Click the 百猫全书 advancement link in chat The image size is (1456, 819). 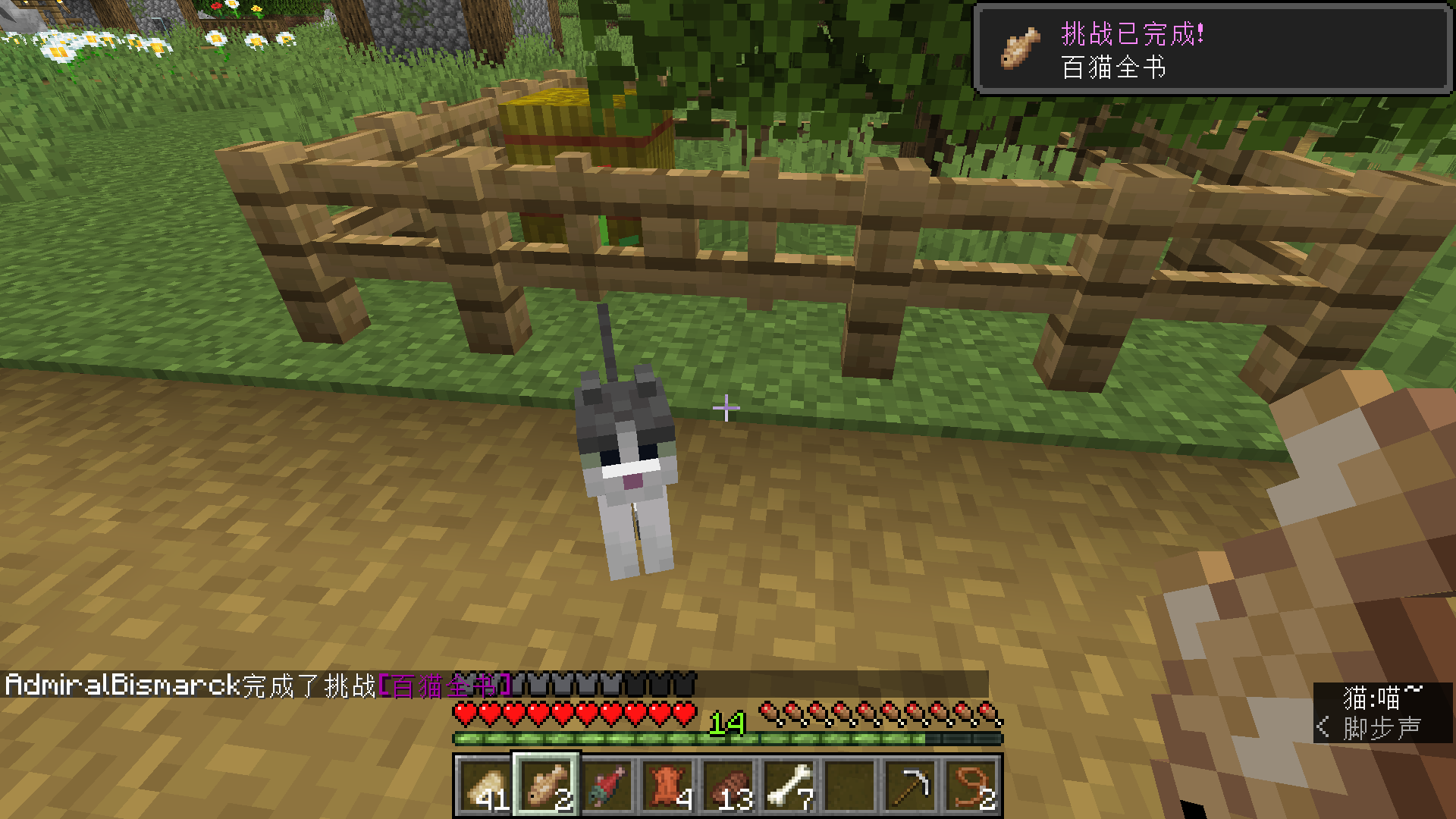444,686
